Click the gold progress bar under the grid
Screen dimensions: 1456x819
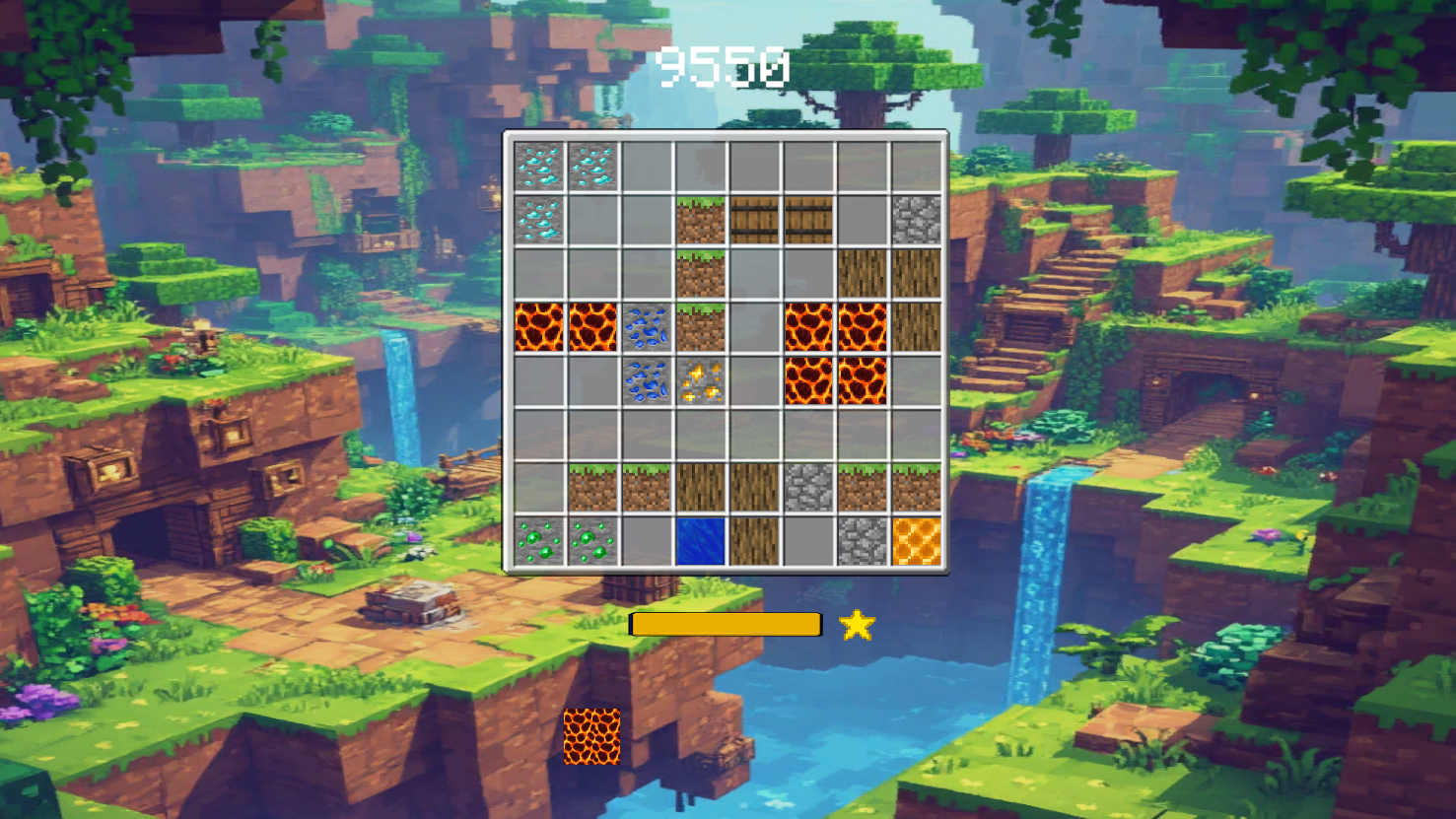coord(726,624)
